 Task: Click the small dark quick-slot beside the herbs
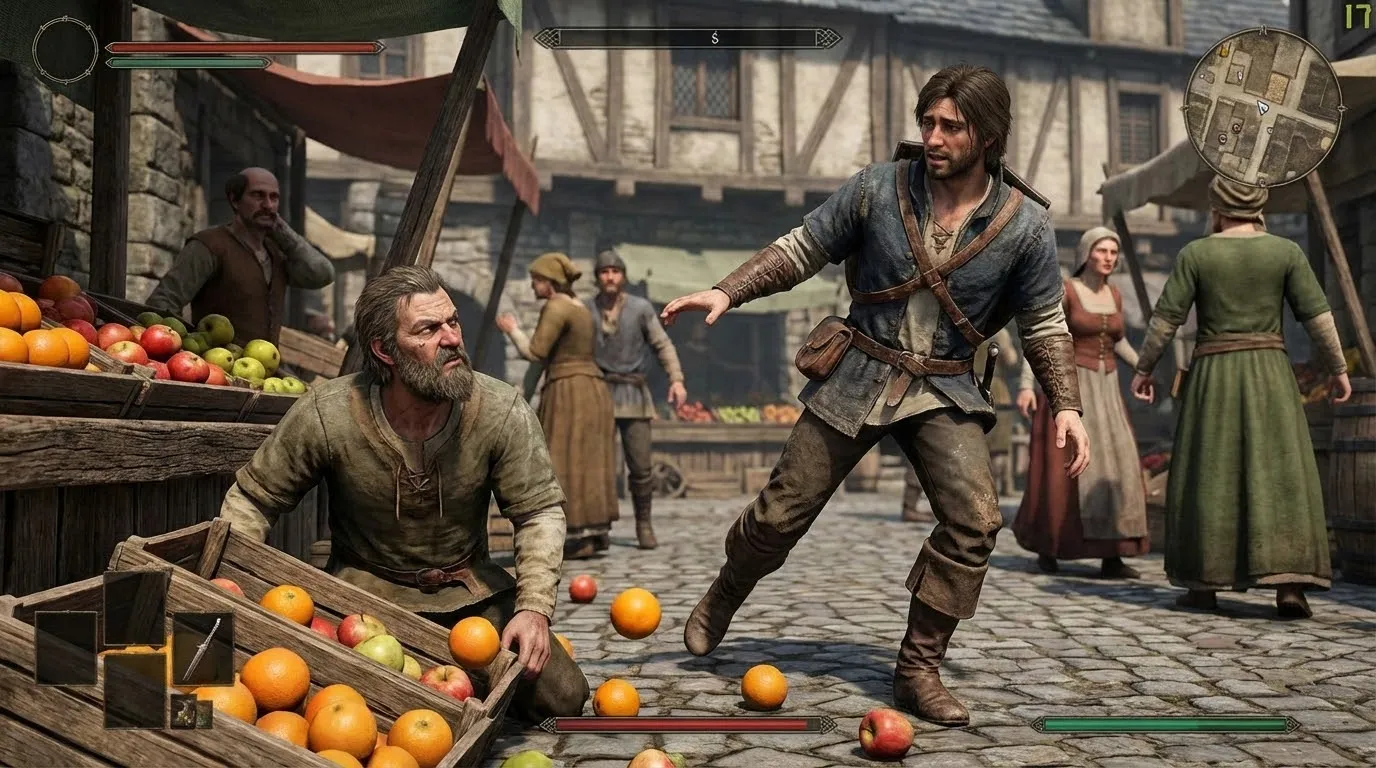tap(204, 713)
